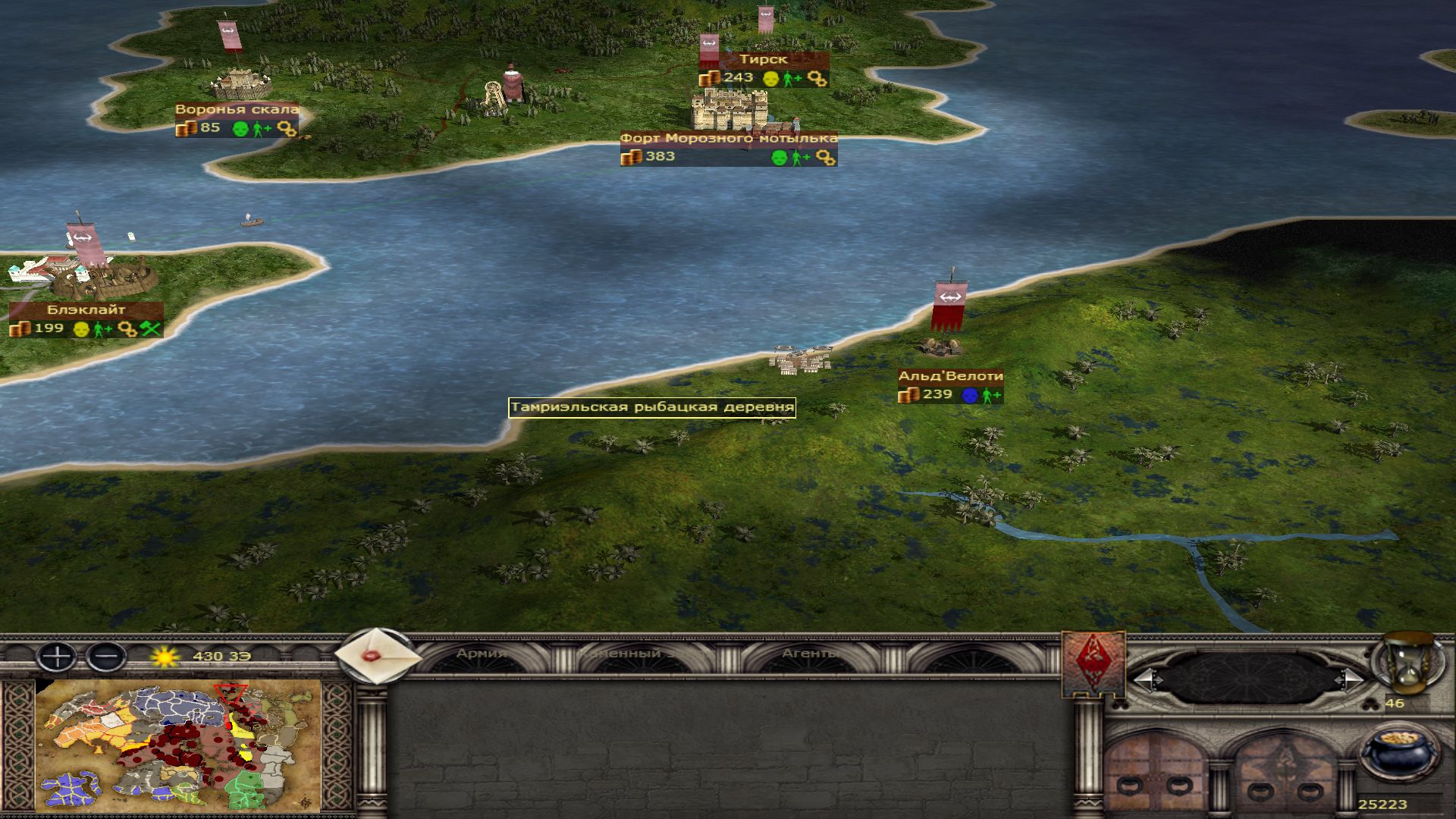Image resolution: width=1456 pixels, height=819 pixels.
Task: Switch to the Армия tab
Action: point(481,654)
